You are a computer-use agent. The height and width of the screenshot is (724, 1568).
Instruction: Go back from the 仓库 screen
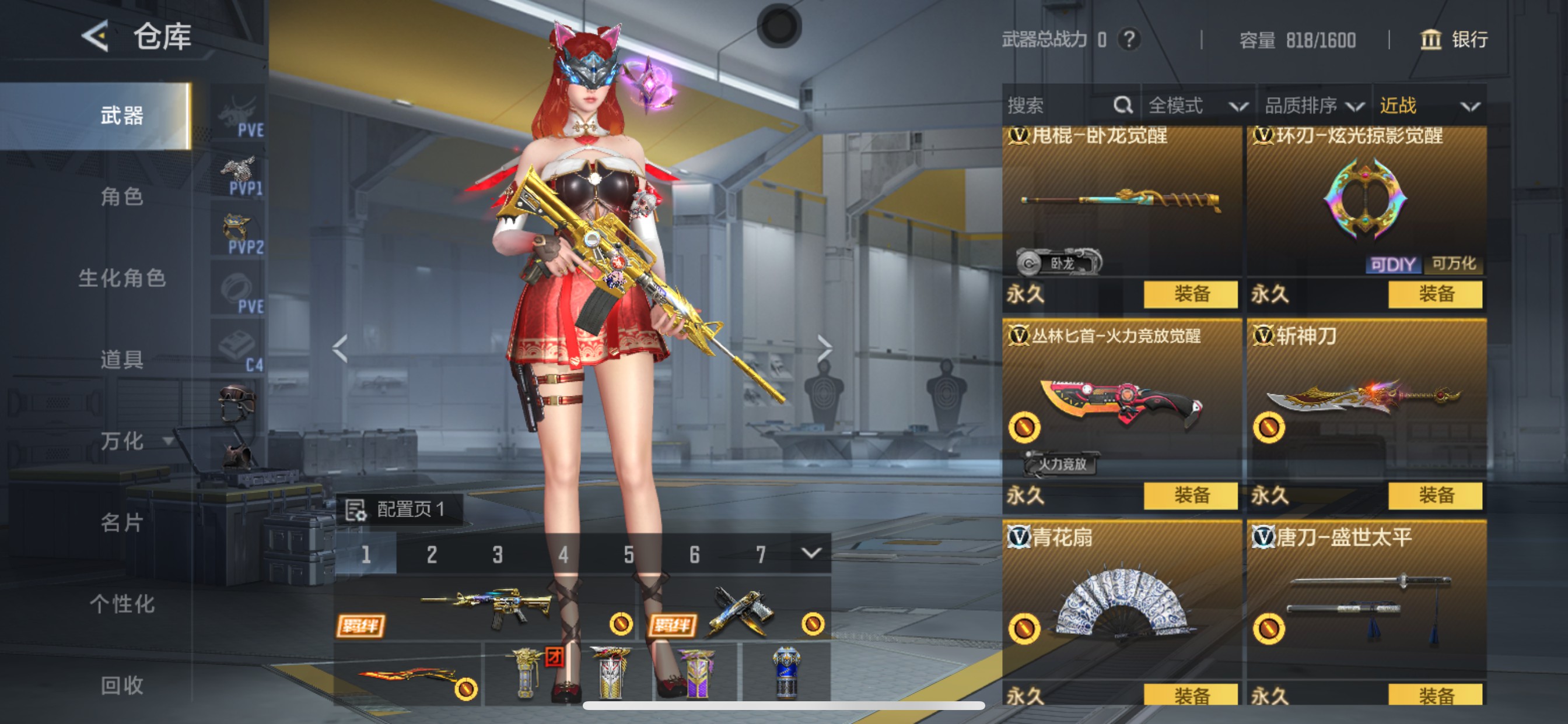click(96, 37)
